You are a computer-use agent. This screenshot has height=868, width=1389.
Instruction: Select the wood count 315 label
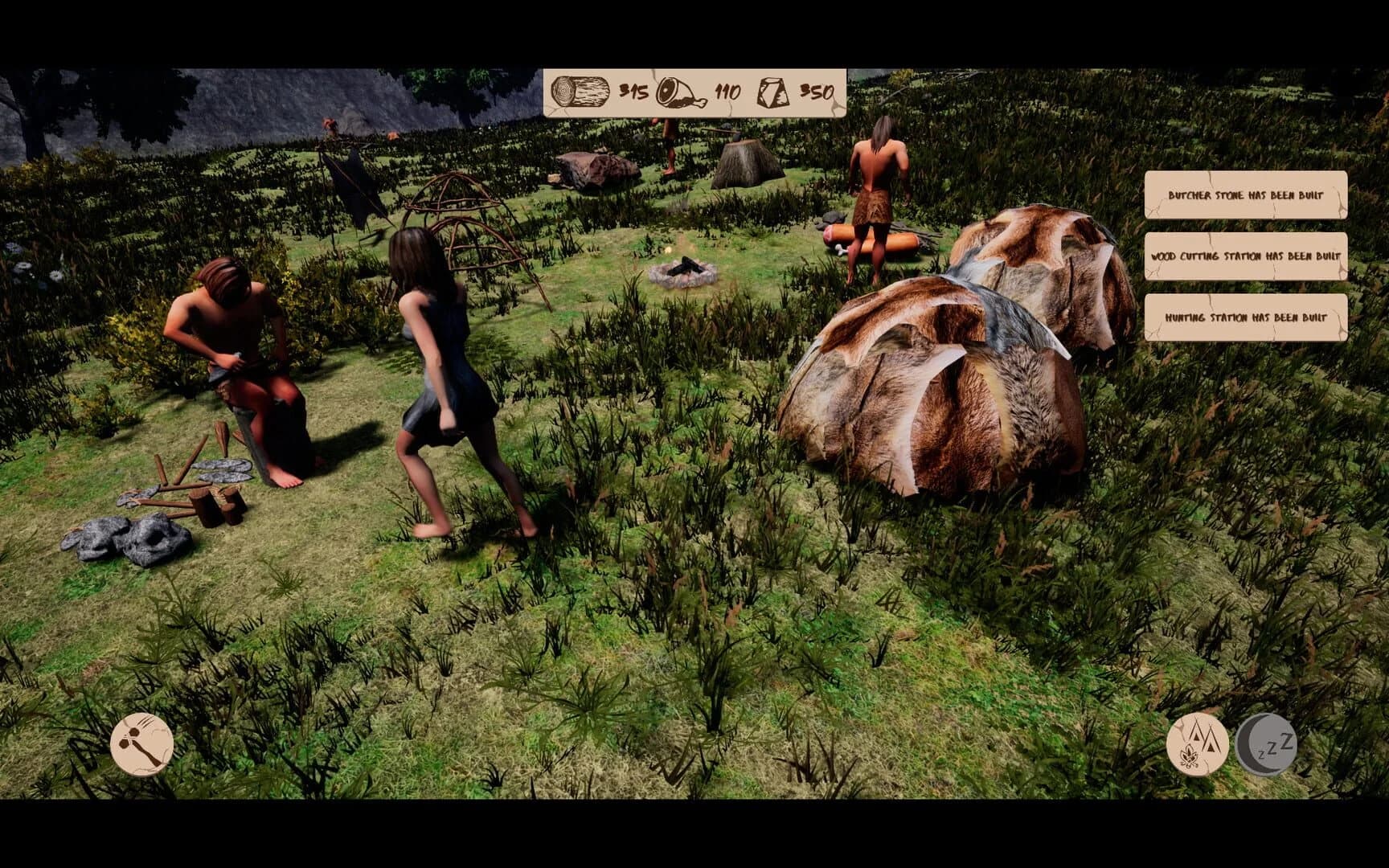(x=632, y=92)
